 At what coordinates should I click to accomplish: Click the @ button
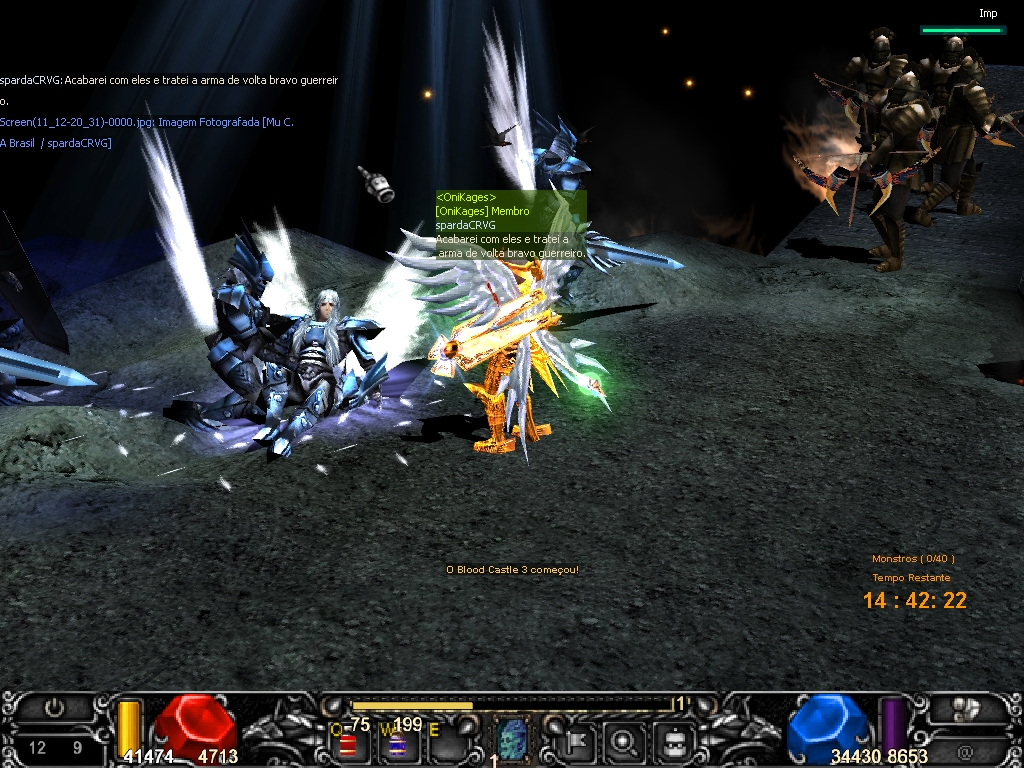pos(965,751)
